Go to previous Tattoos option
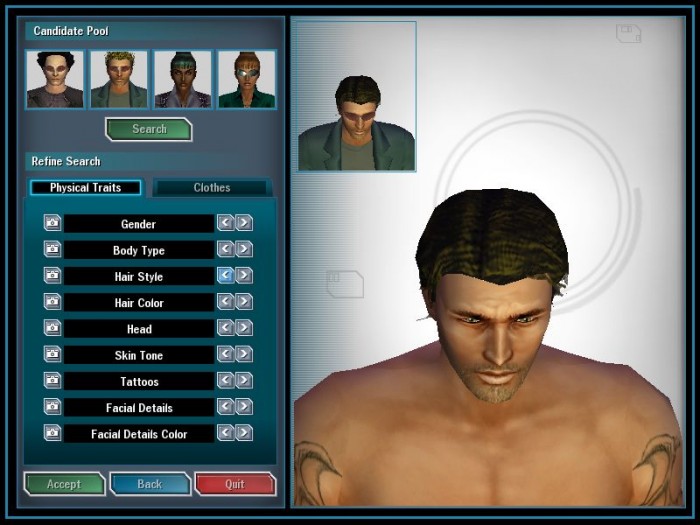The height and width of the screenshot is (525, 700). (x=226, y=381)
